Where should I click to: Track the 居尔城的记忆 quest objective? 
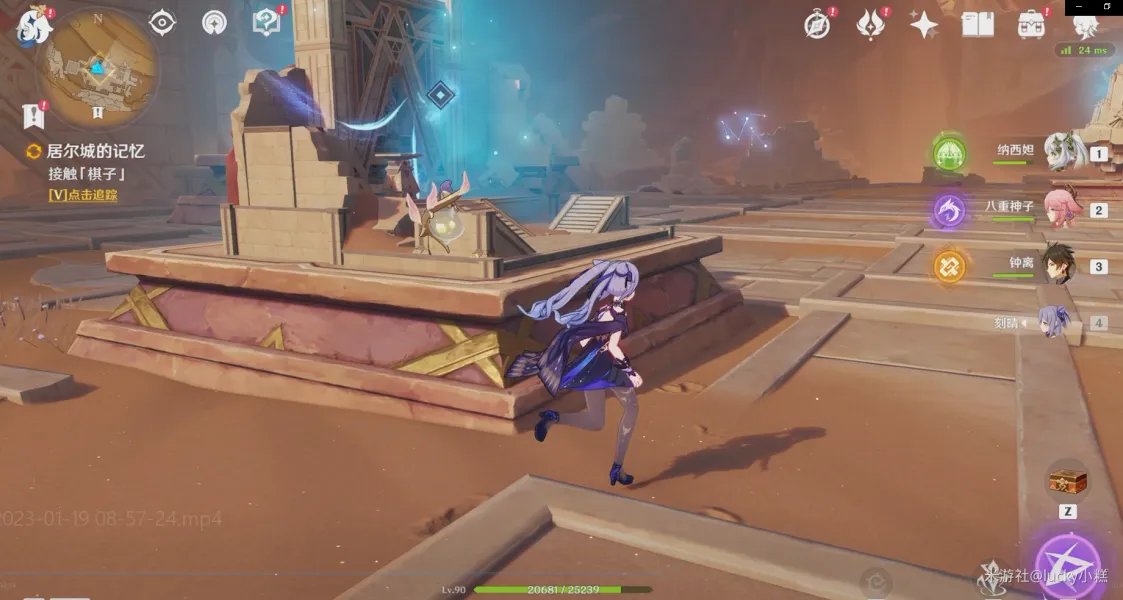tap(83, 195)
